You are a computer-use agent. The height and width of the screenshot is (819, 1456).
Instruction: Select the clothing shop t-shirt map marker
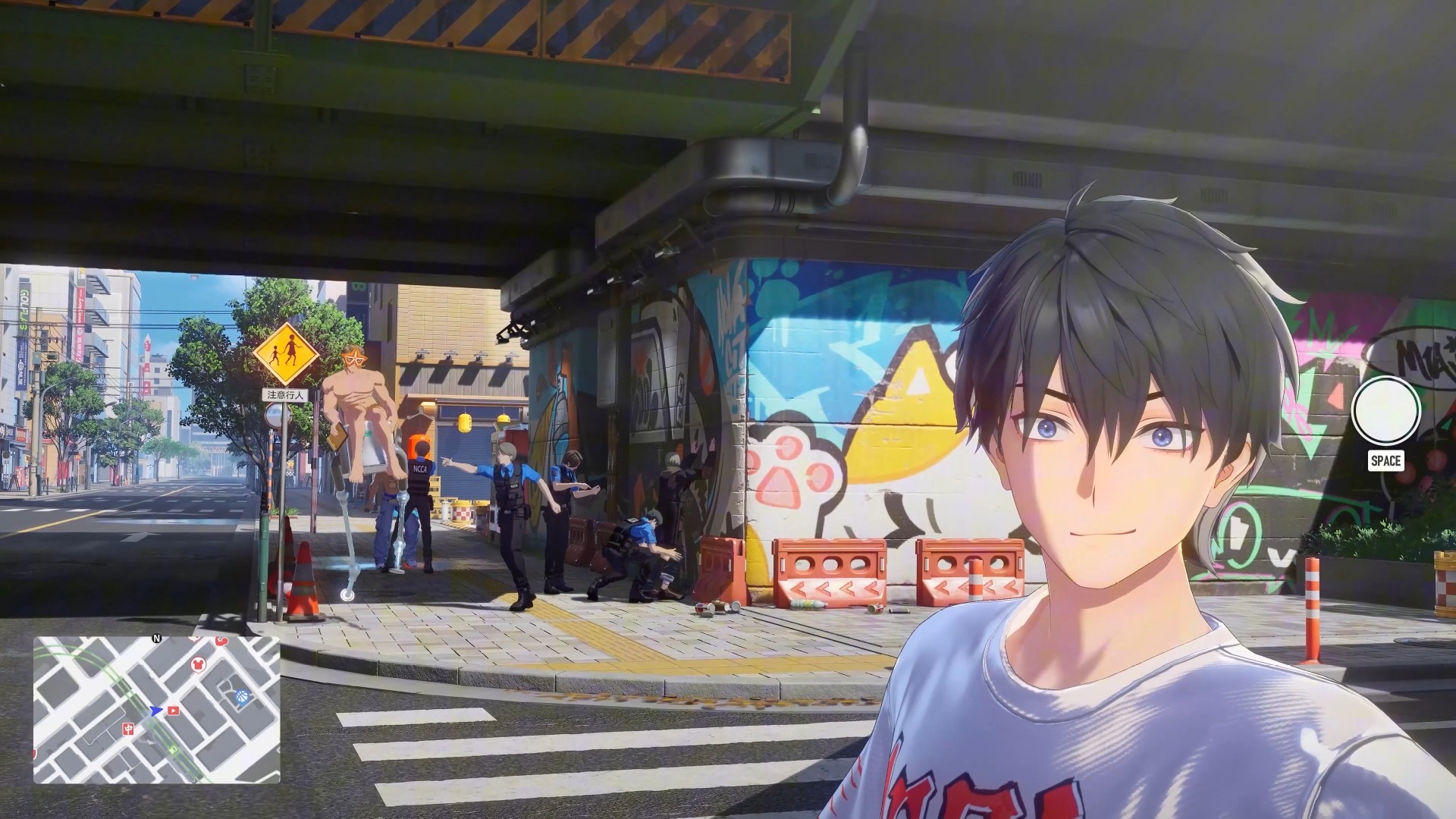tap(198, 664)
